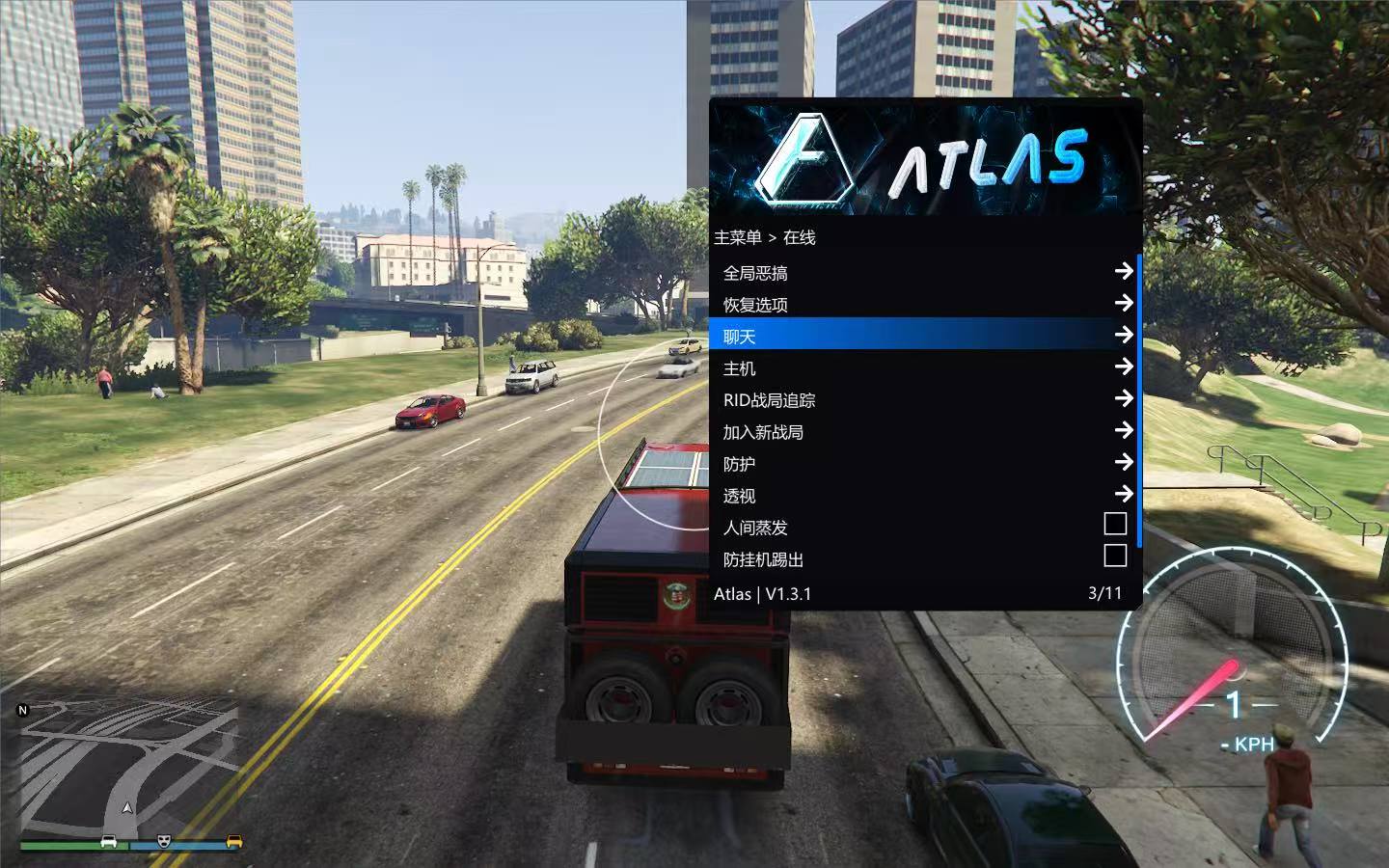The image size is (1389, 868).
Task: Open the highlighted 聊天 entry
Action: click(924, 336)
